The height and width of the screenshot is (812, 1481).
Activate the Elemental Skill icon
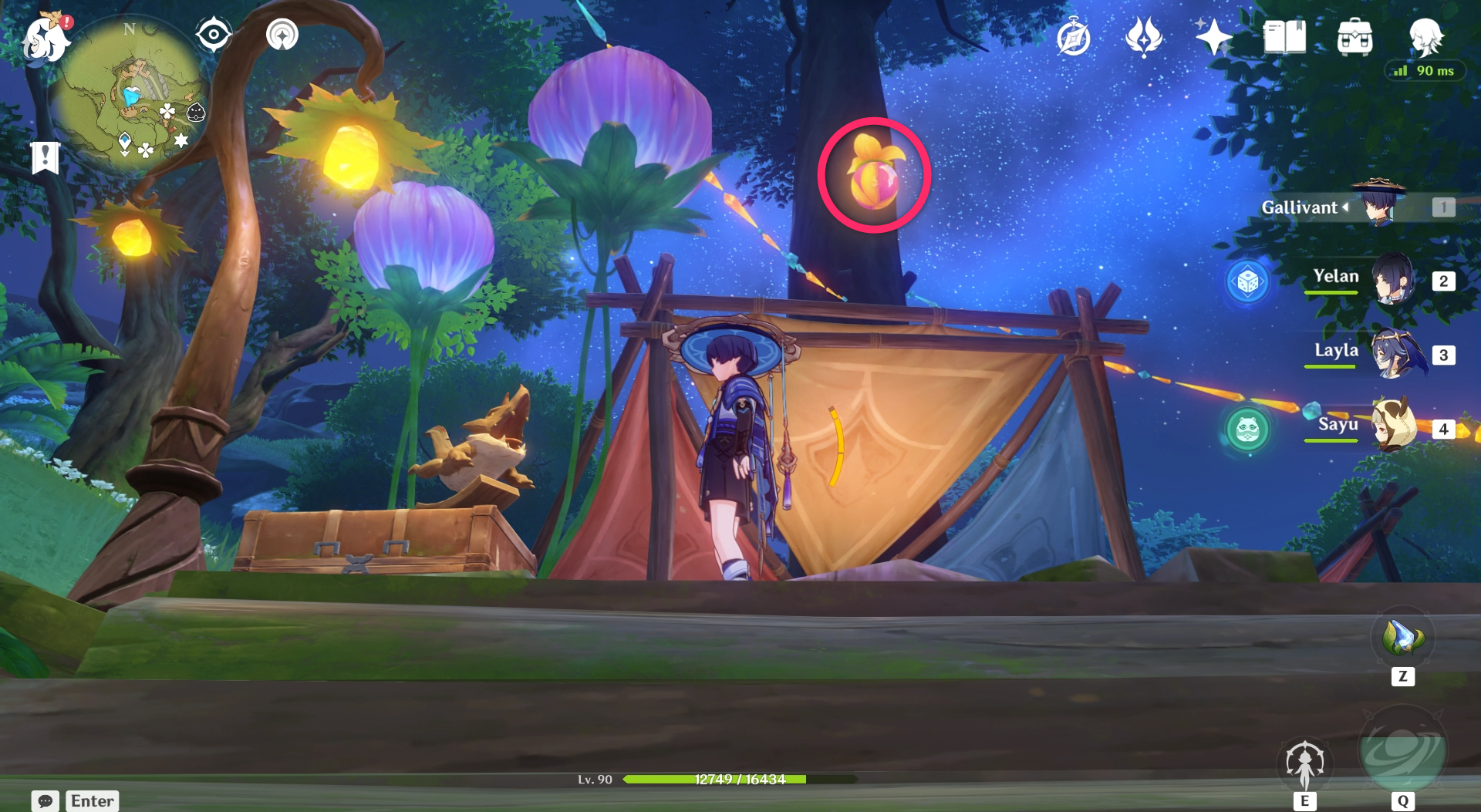(x=1304, y=764)
